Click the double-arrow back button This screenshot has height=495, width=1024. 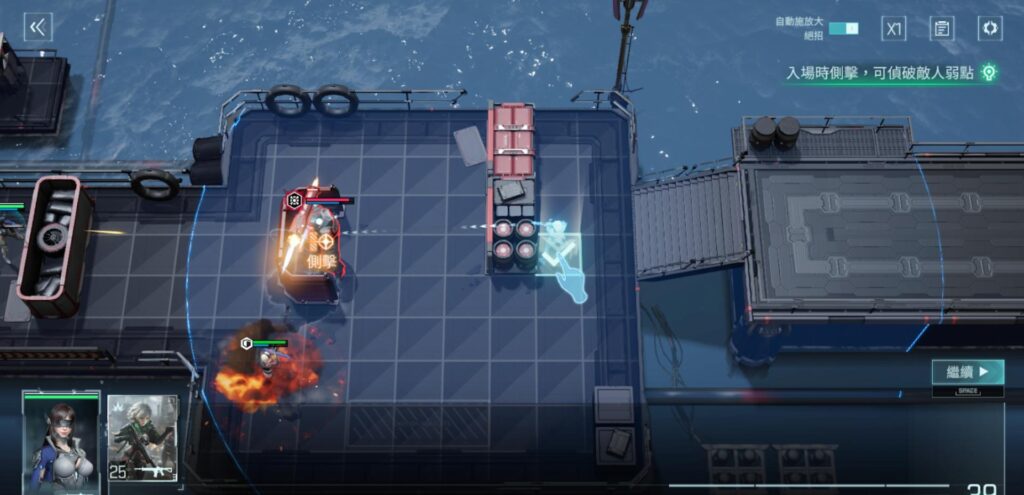click(38, 27)
